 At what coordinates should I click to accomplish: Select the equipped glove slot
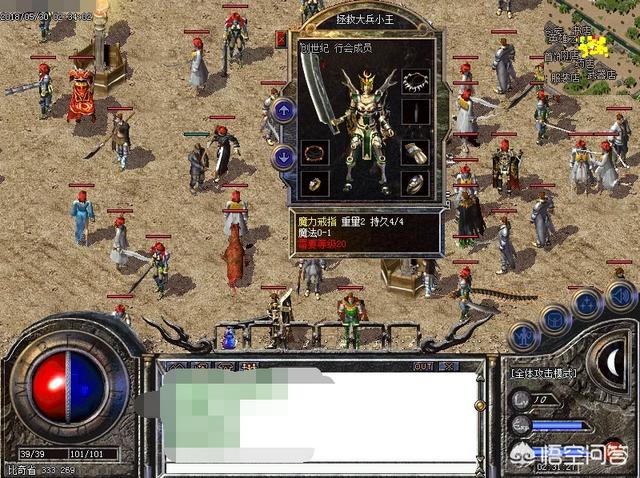coord(415,154)
